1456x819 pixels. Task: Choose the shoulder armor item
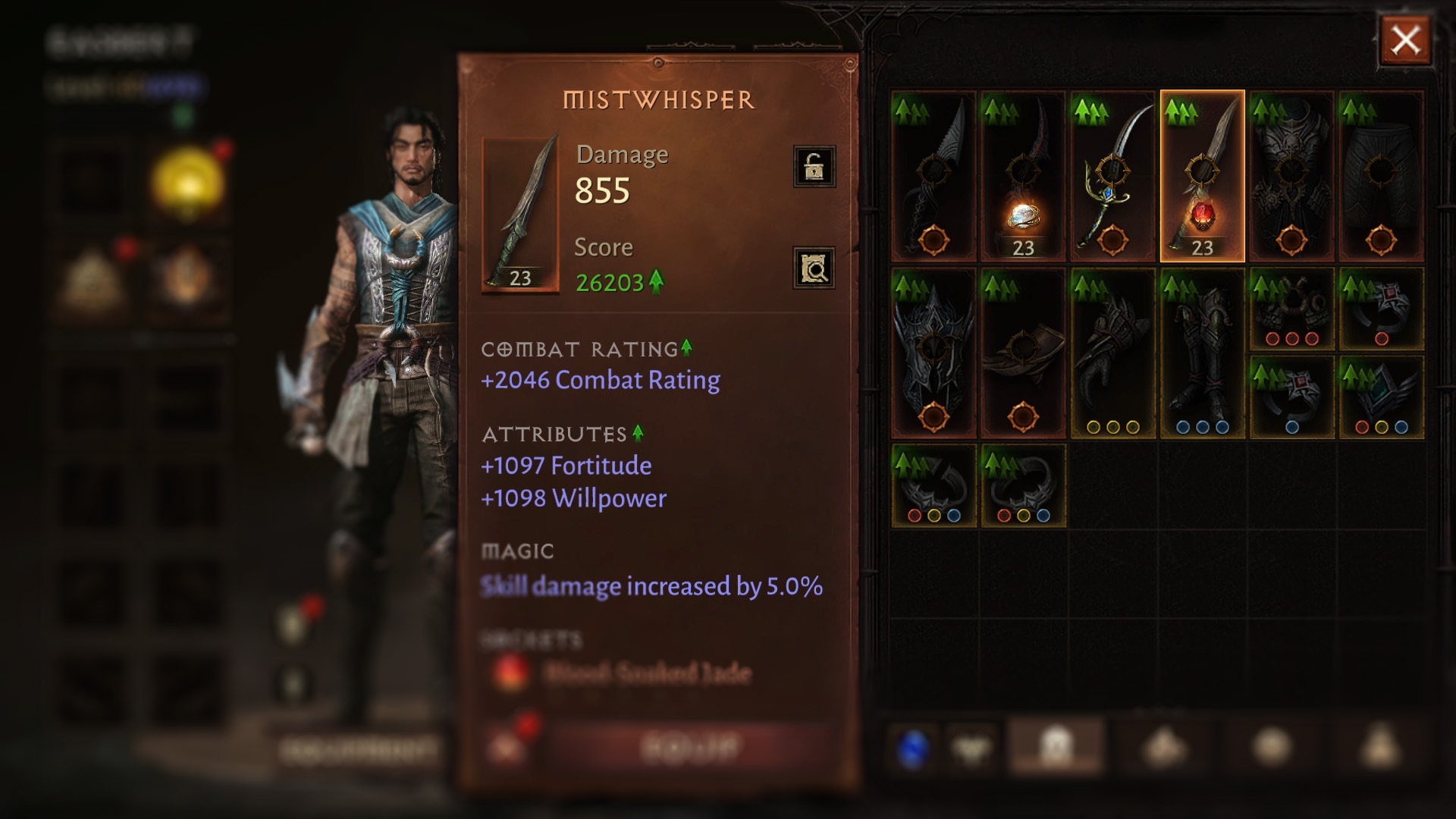[x=1023, y=353]
